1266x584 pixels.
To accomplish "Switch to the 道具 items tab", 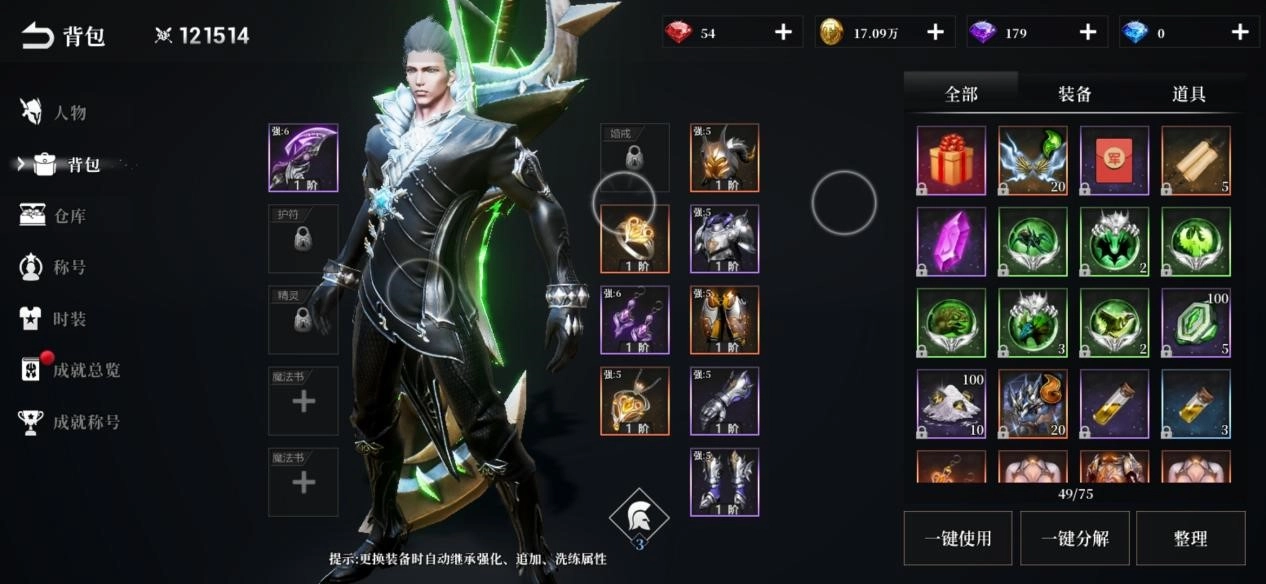I will point(1189,94).
